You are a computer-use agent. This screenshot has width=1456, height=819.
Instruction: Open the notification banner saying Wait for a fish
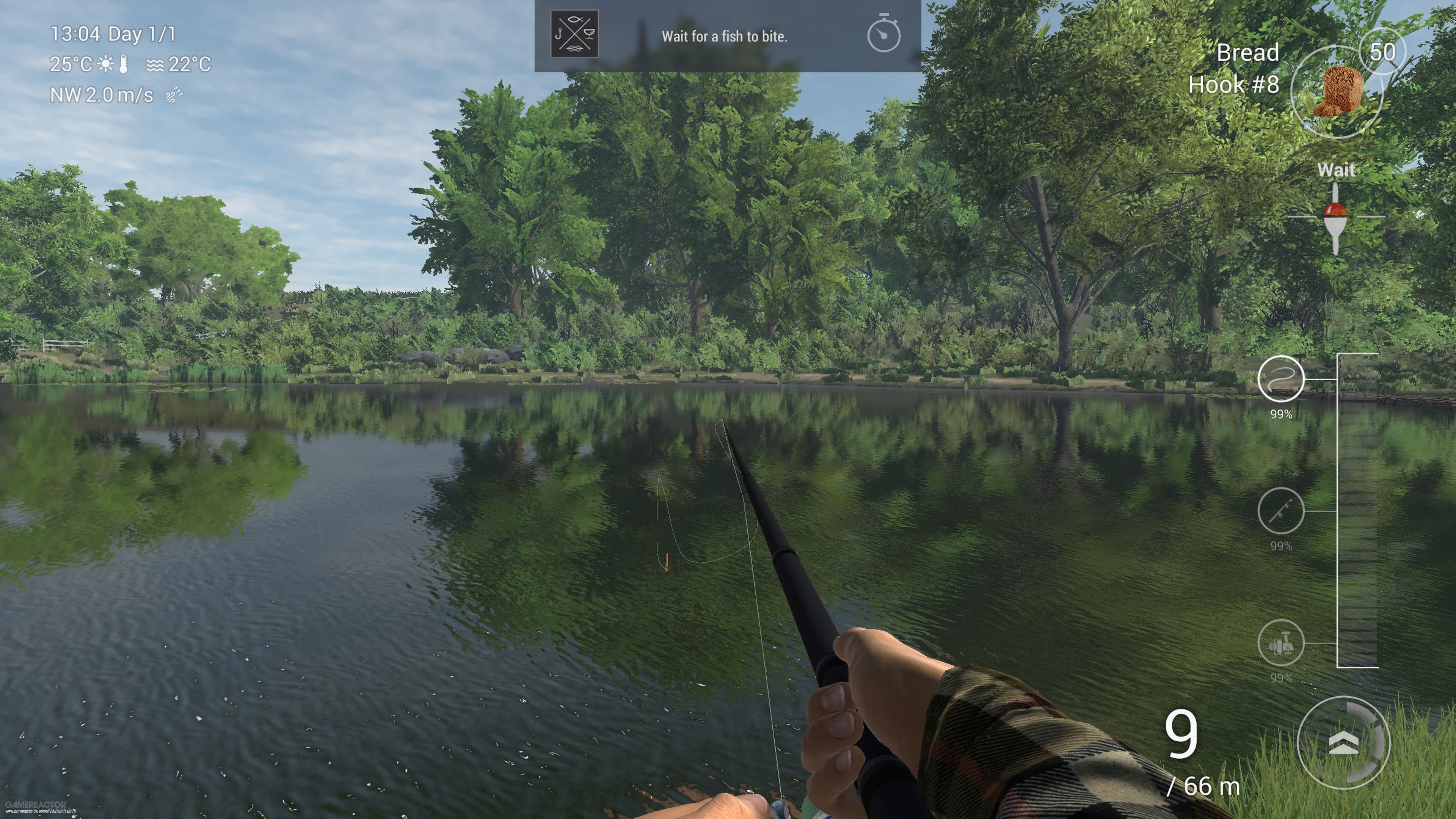click(725, 37)
